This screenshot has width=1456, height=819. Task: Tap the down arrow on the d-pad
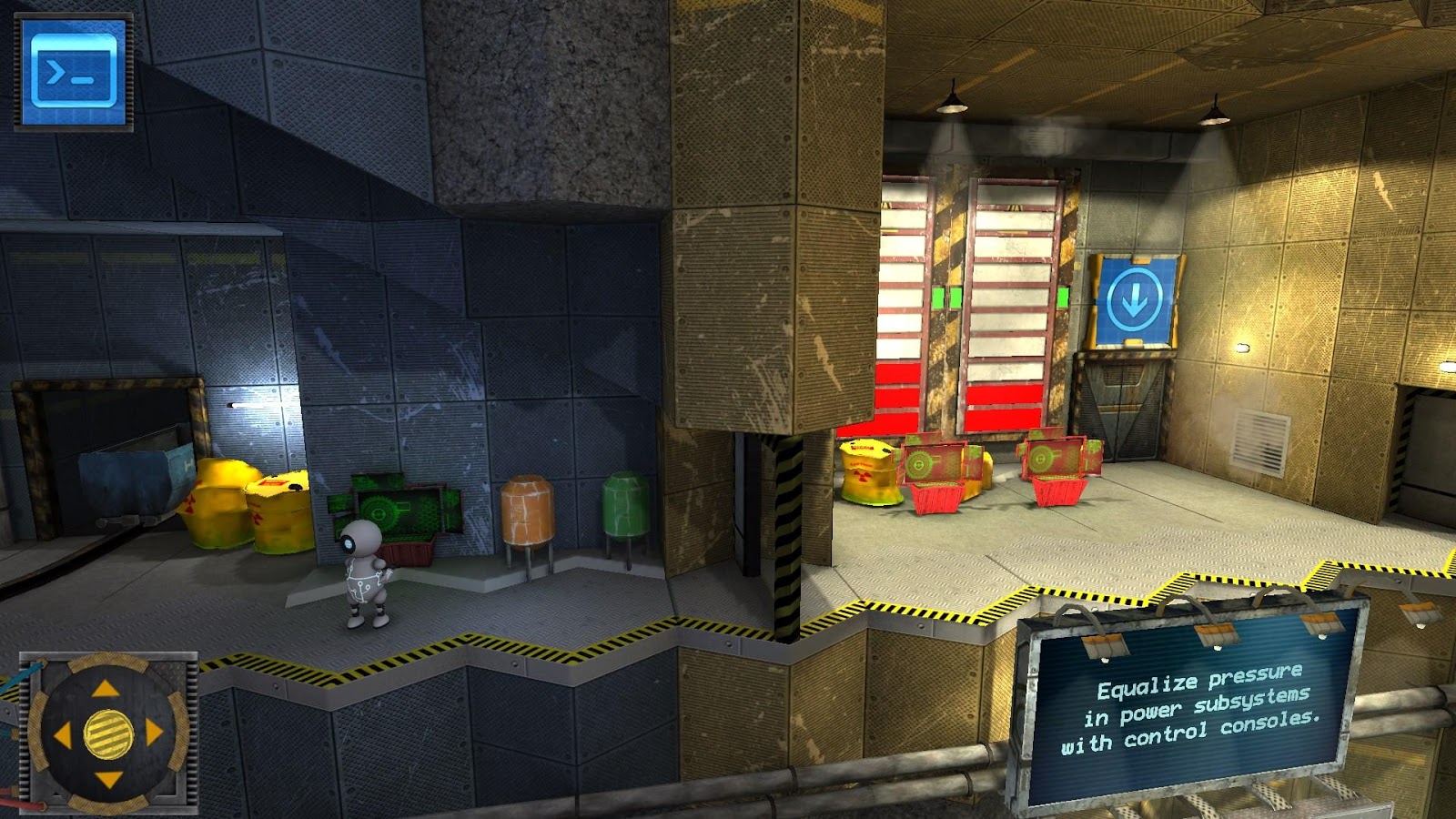107,779
